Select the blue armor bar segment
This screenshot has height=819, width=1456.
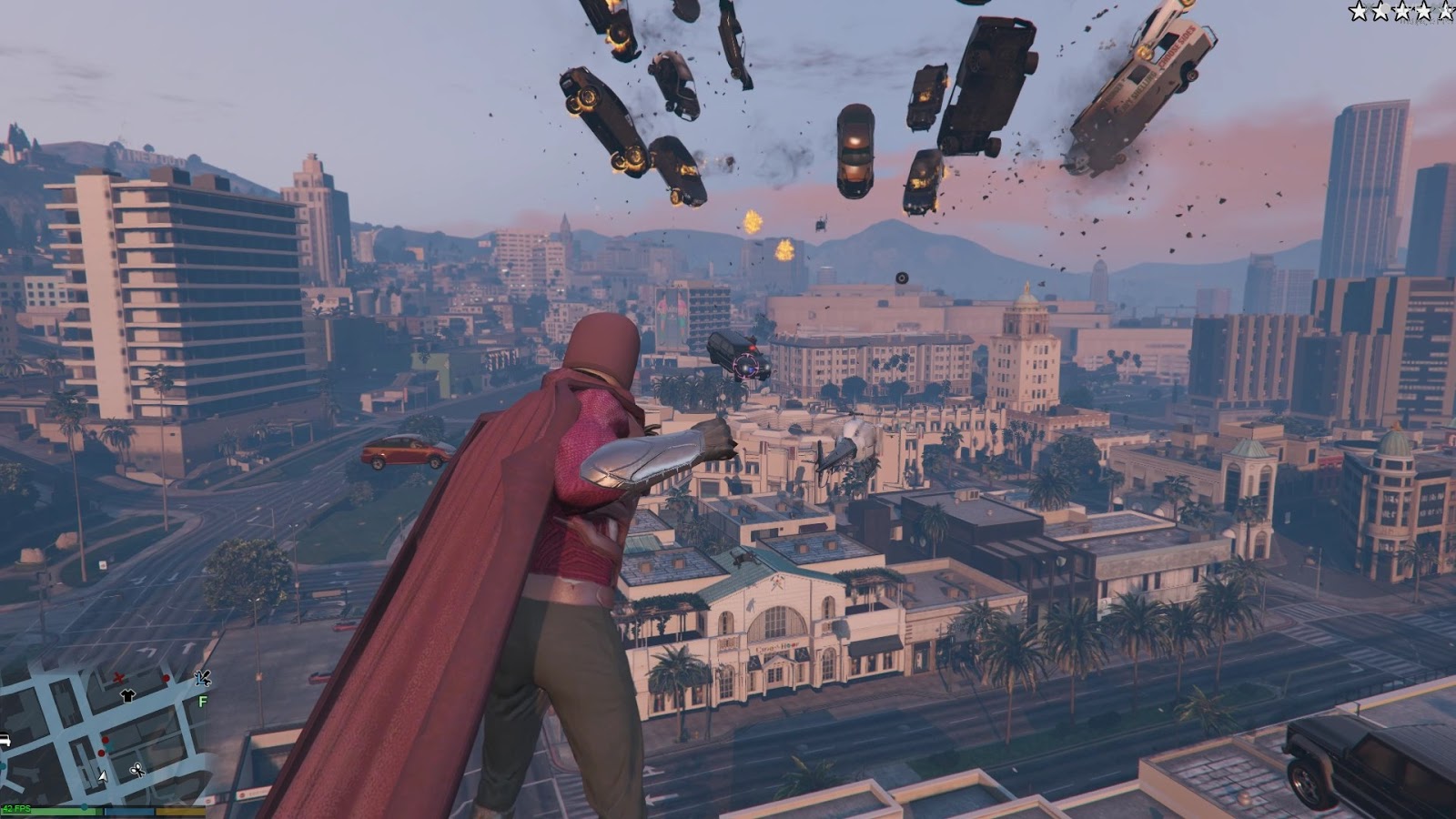tap(129, 811)
